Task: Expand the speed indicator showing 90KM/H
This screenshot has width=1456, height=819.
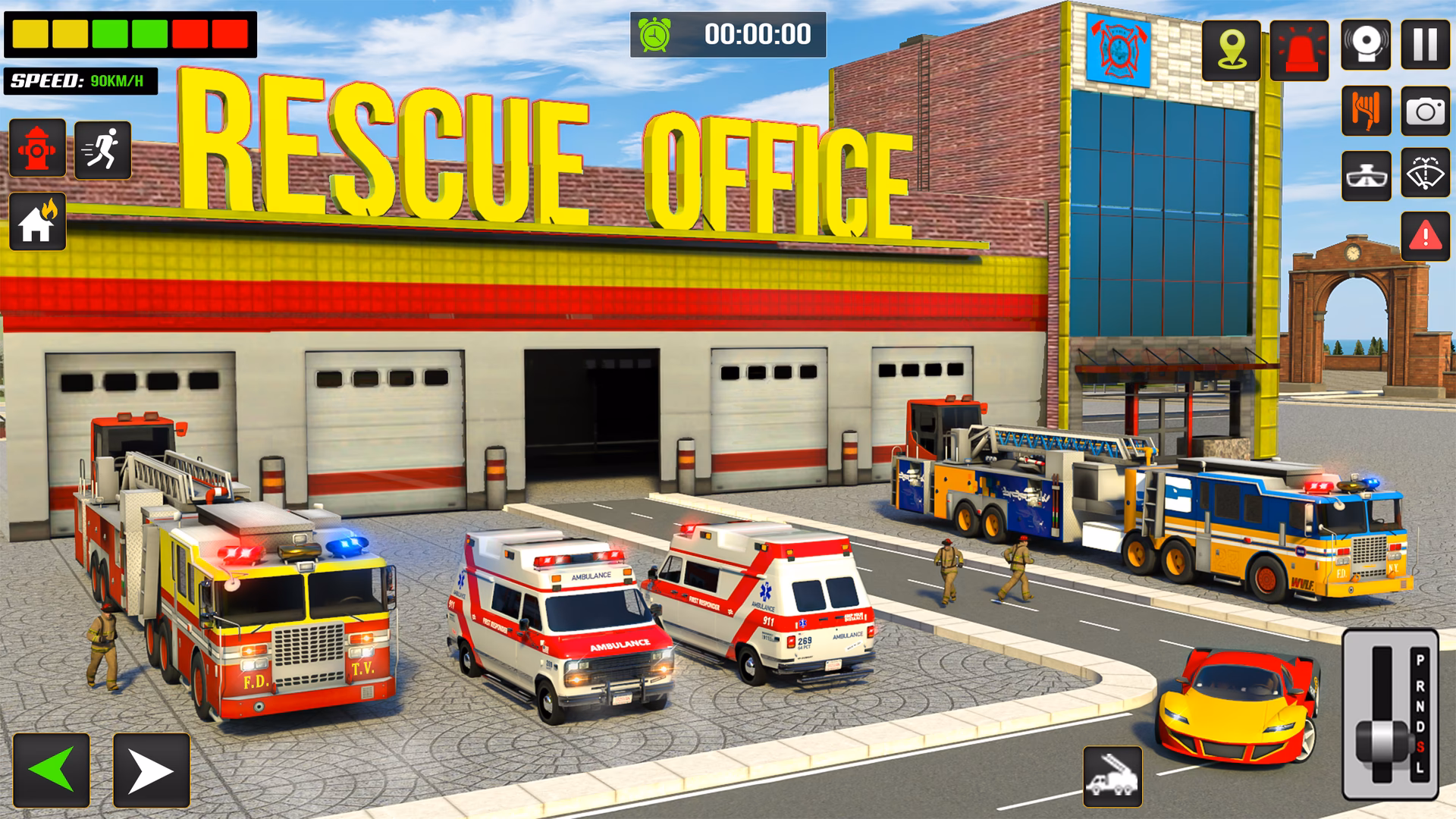Action: (80, 78)
